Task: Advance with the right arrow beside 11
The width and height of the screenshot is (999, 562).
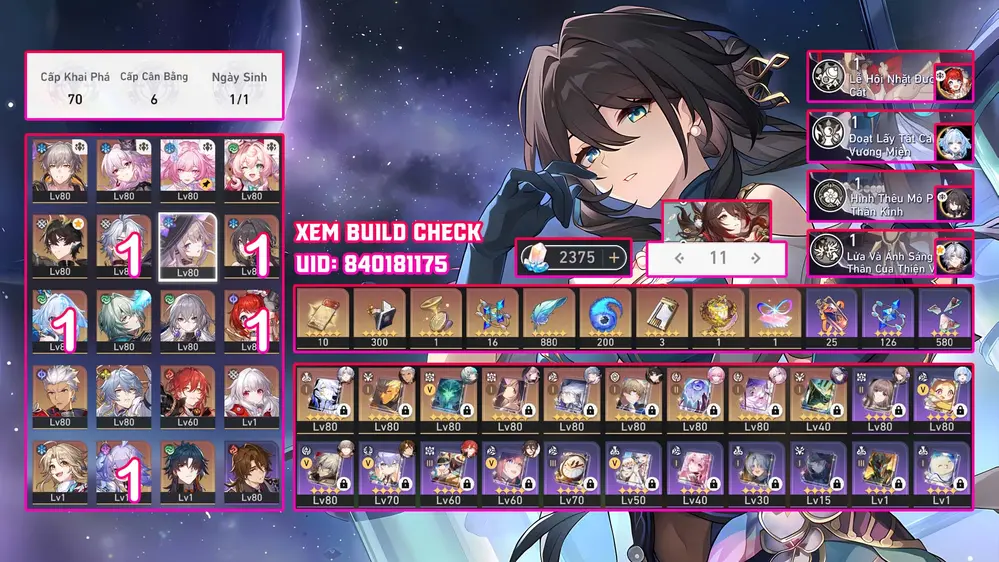Action: click(x=755, y=258)
